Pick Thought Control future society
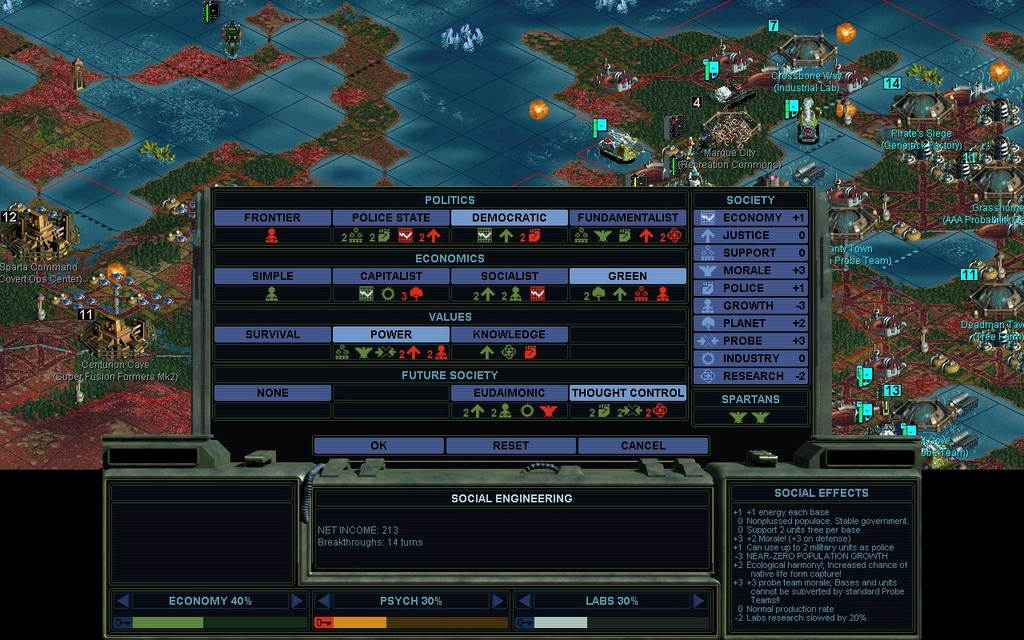The height and width of the screenshot is (640, 1024). 628,393
